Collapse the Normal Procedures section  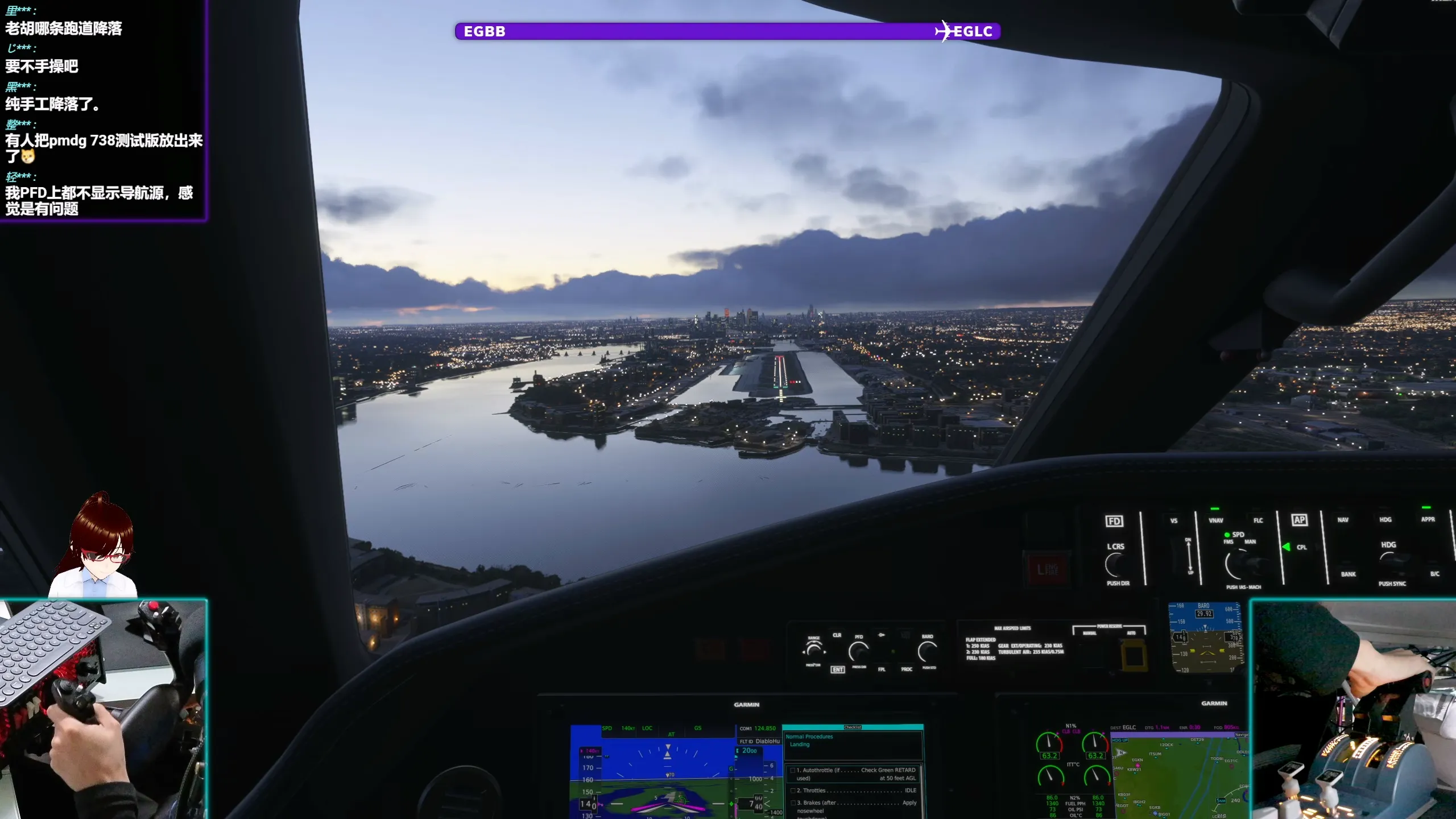click(x=810, y=737)
